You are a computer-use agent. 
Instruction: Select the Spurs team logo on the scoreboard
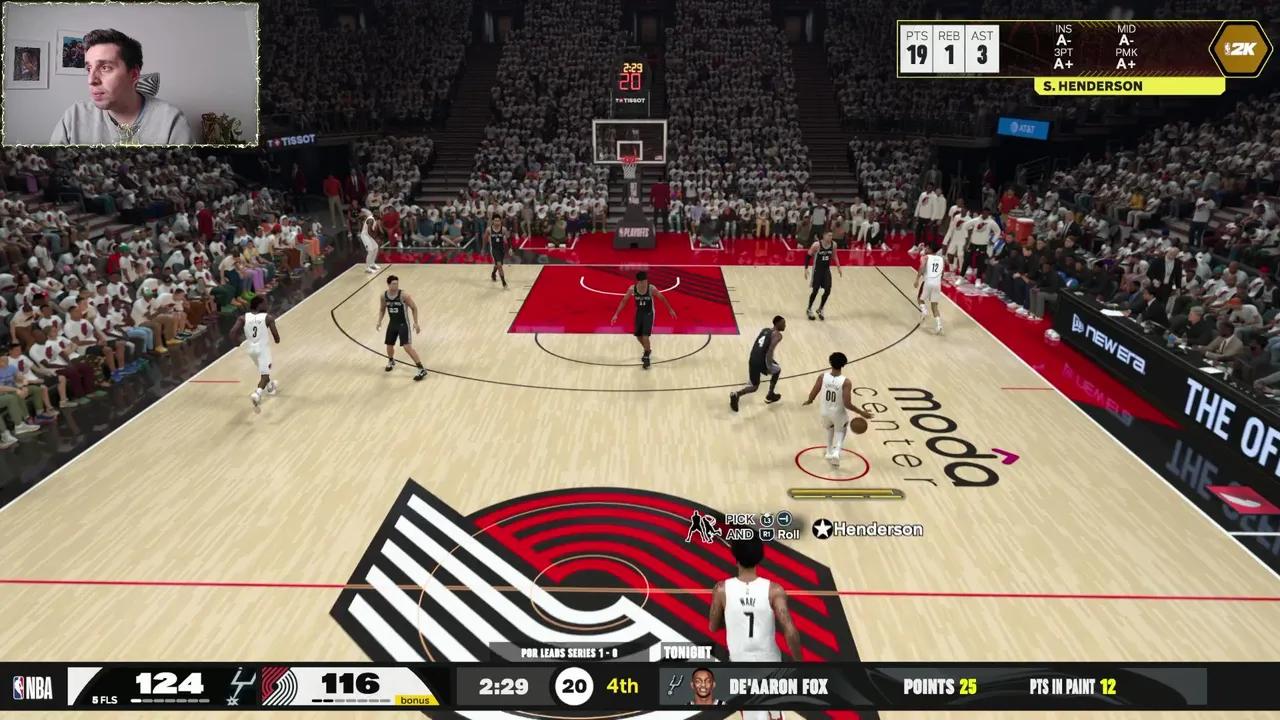(x=241, y=686)
